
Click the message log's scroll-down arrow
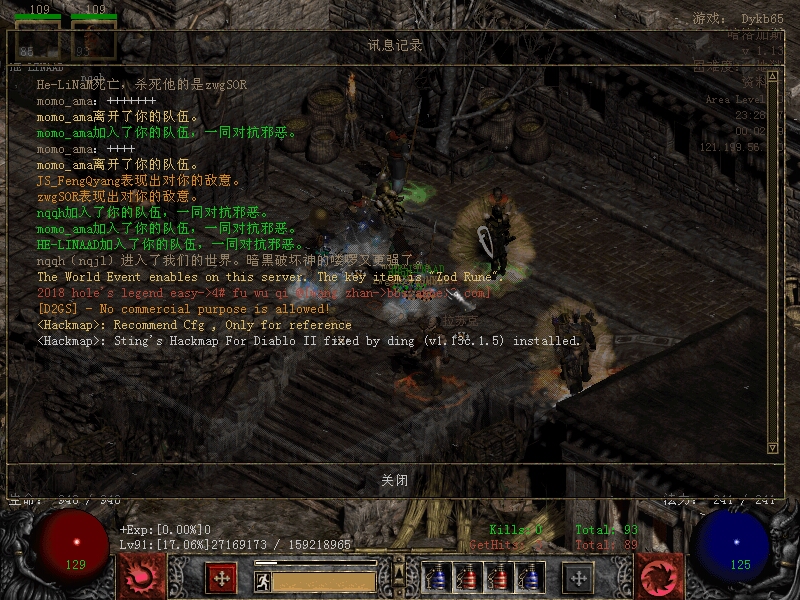pos(772,447)
